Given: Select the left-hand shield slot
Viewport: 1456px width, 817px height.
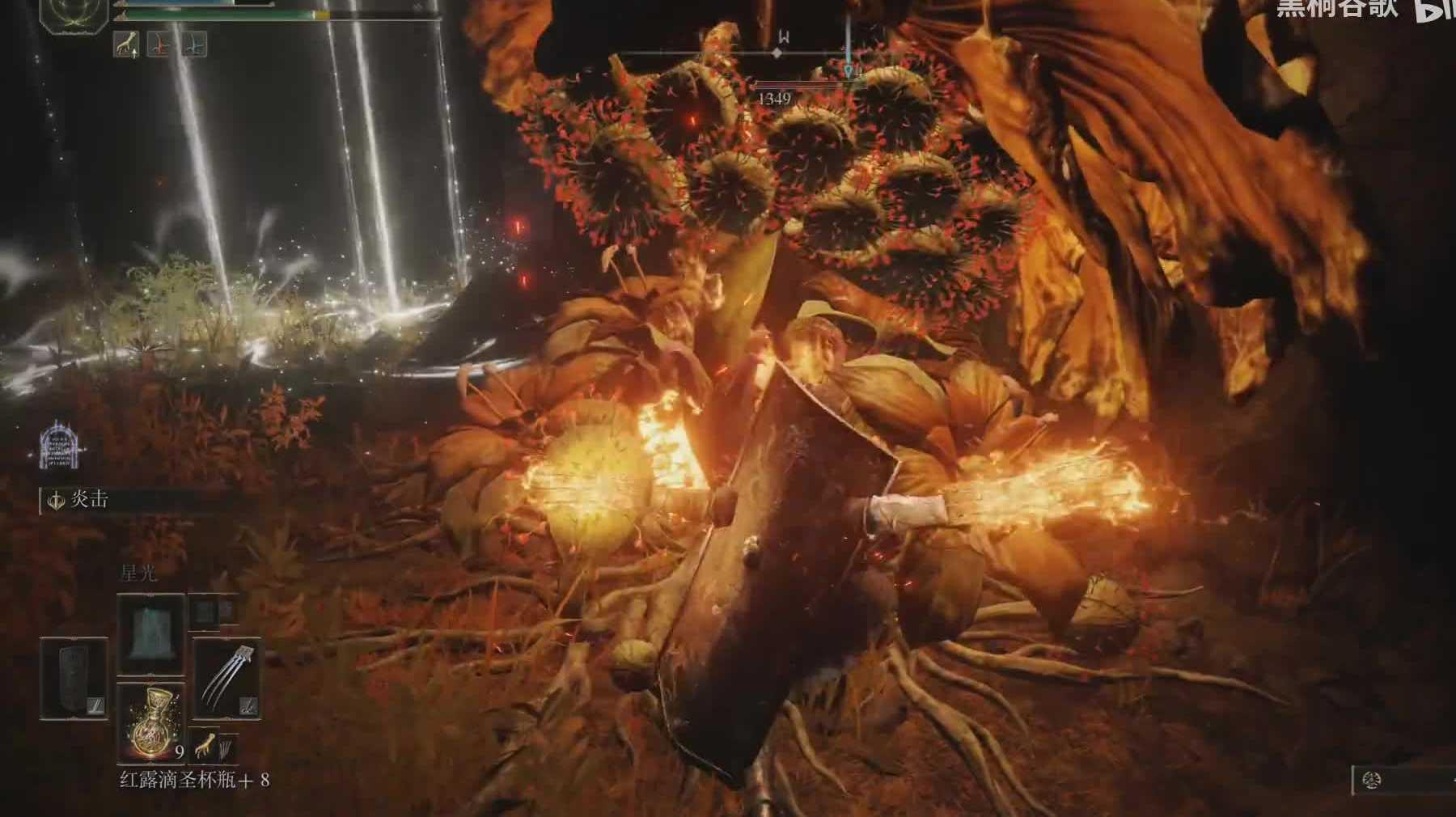Looking at the screenshot, I should (x=74, y=679).
